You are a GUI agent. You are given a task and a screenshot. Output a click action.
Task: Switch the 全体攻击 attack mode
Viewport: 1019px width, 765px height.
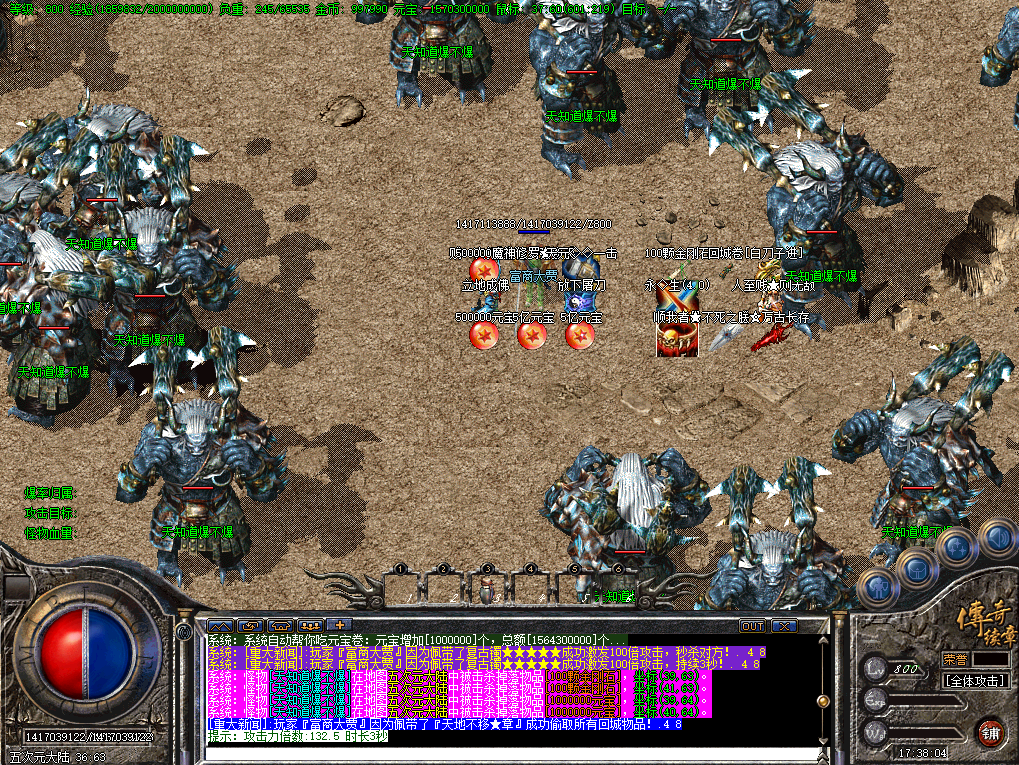[x=975, y=680]
